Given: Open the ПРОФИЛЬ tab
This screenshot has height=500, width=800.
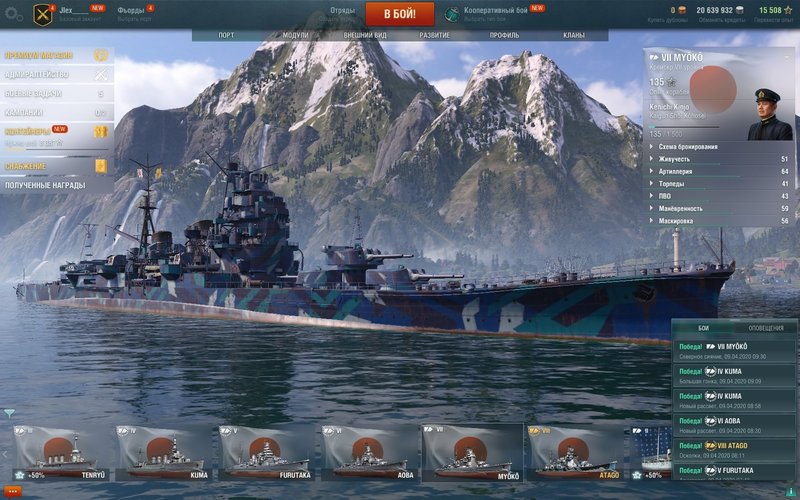Looking at the screenshot, I should [x=504, y=35].
